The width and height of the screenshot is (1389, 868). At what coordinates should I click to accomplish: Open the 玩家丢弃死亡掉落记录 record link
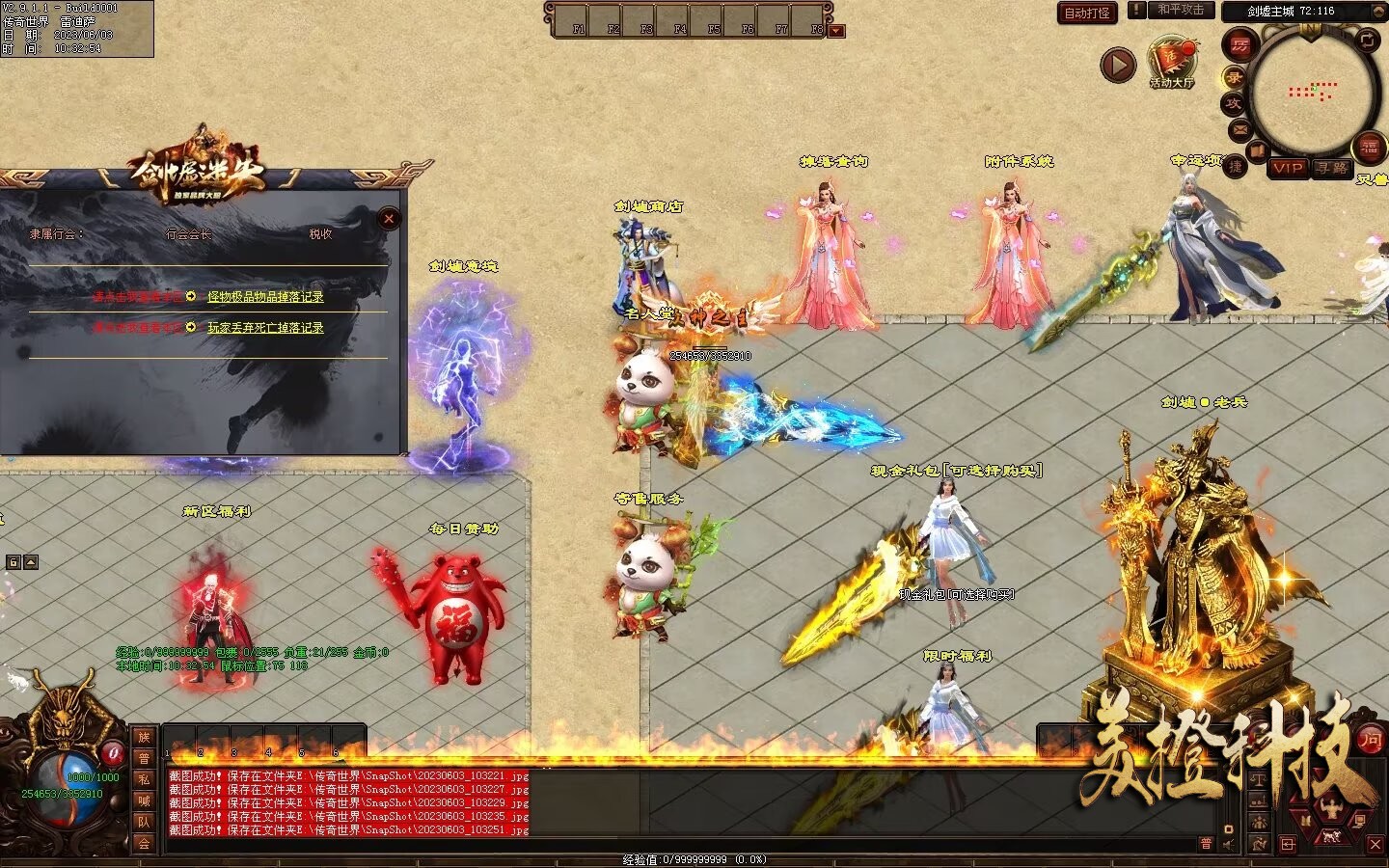pos(265,328)
